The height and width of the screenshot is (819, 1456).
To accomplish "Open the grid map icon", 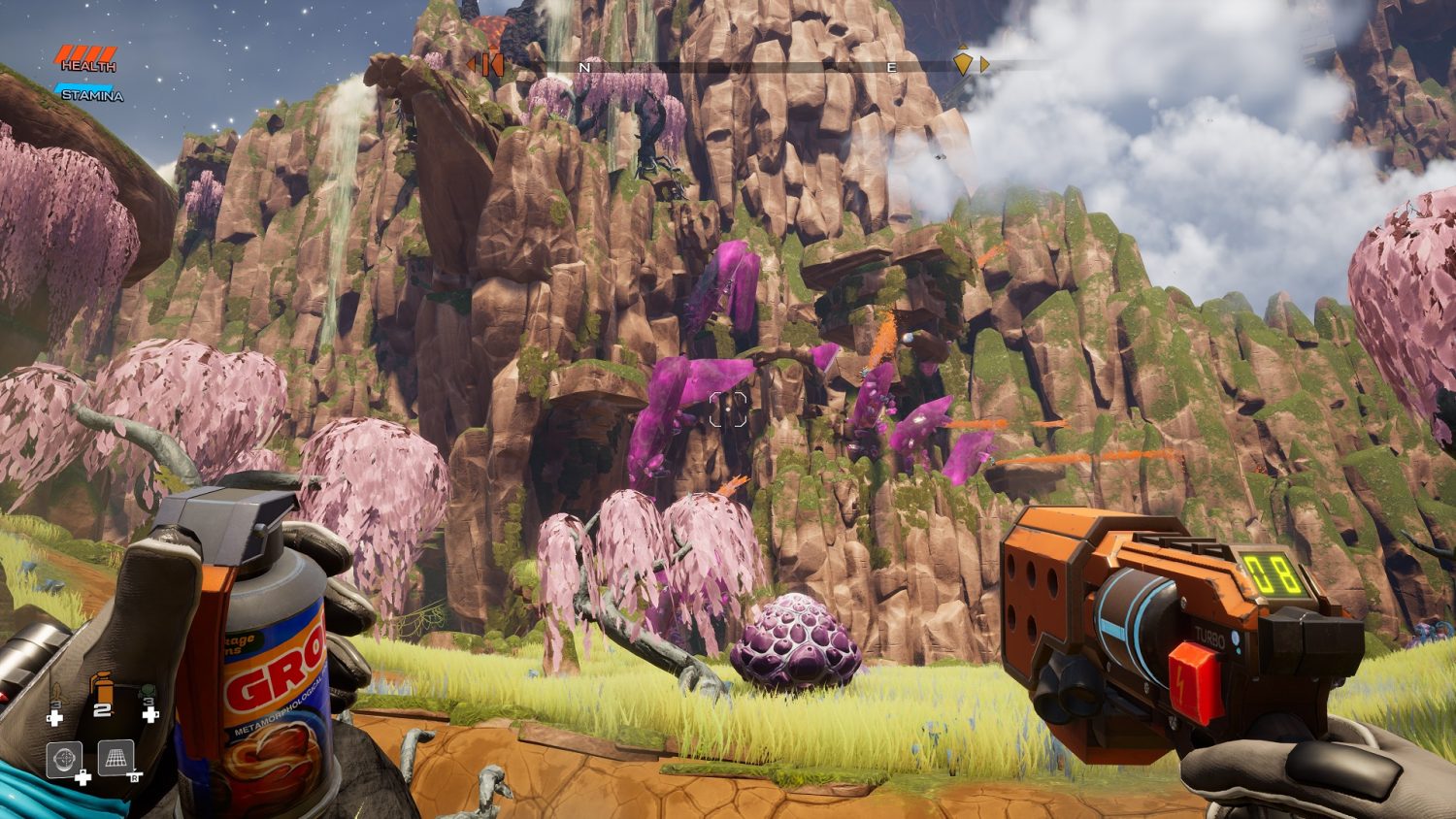I will coord(116,757).
